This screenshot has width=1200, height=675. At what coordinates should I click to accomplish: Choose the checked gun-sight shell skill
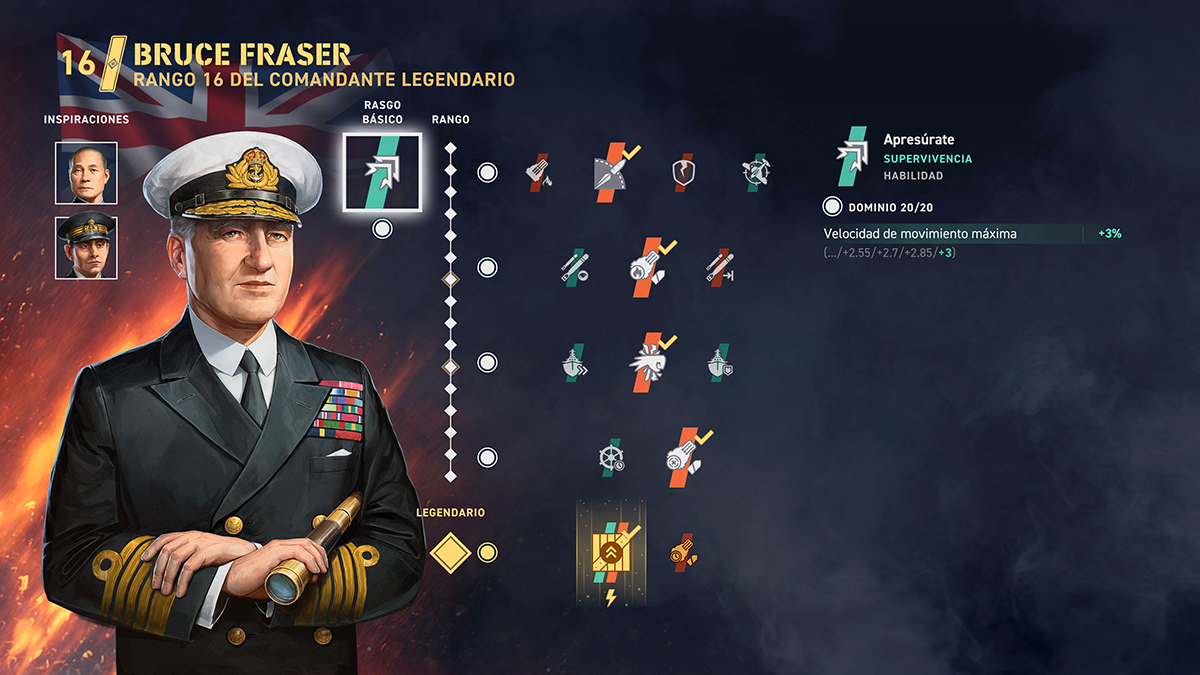point(683,457)
